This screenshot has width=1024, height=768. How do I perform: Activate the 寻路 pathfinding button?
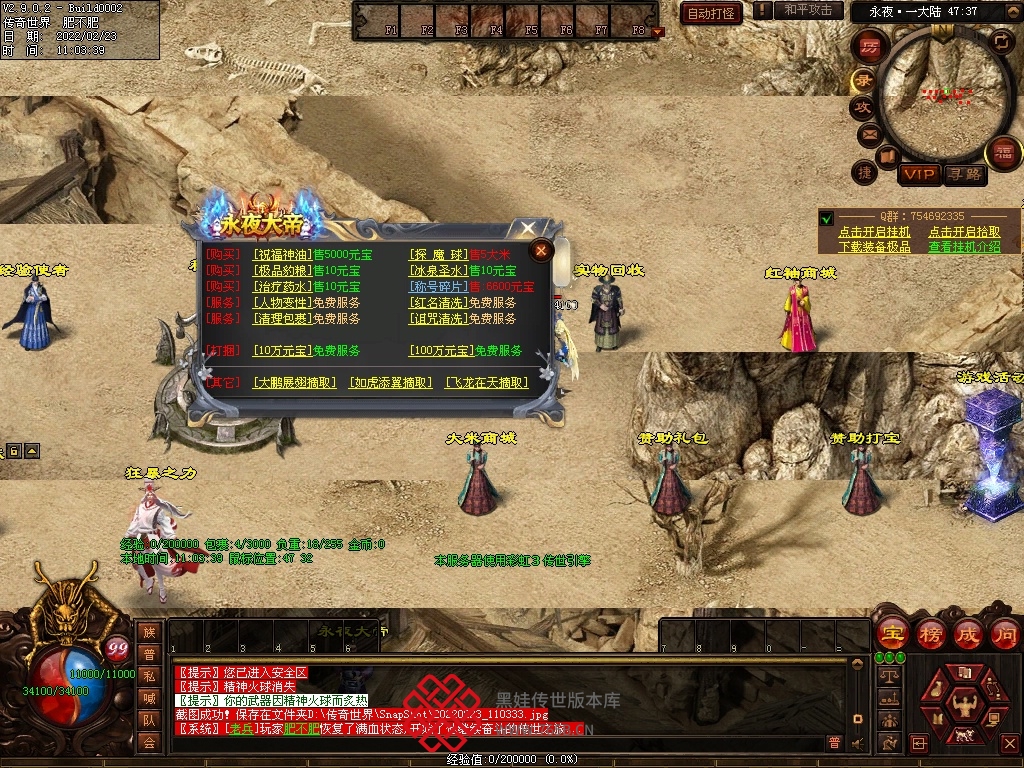[964, 174]
